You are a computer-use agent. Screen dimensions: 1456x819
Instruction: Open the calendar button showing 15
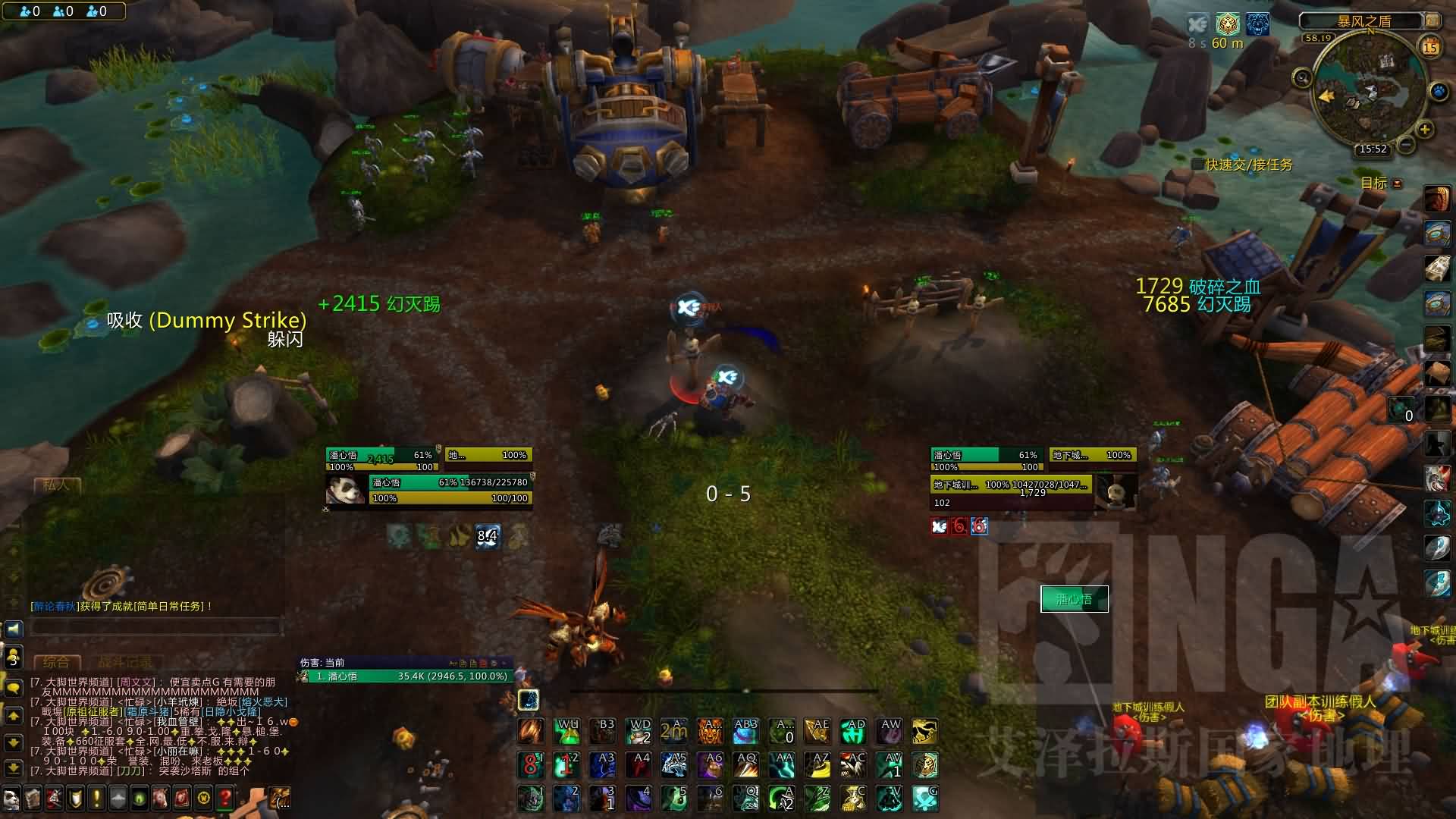[x=1430, y=47]
